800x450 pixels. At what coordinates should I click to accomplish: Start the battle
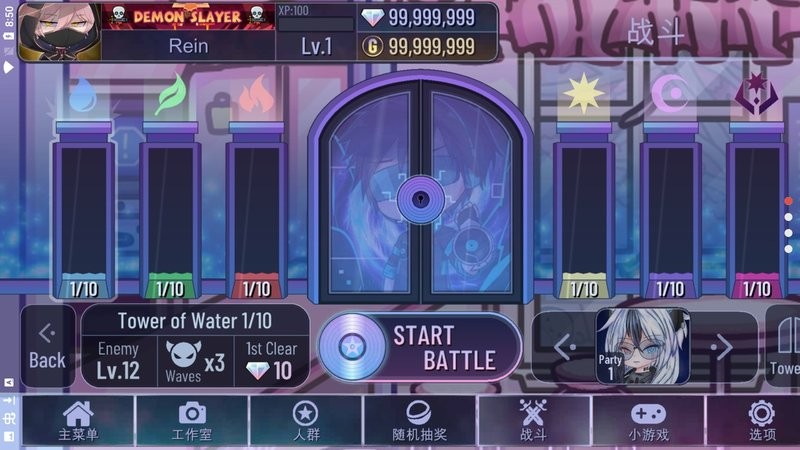[420, 347]
